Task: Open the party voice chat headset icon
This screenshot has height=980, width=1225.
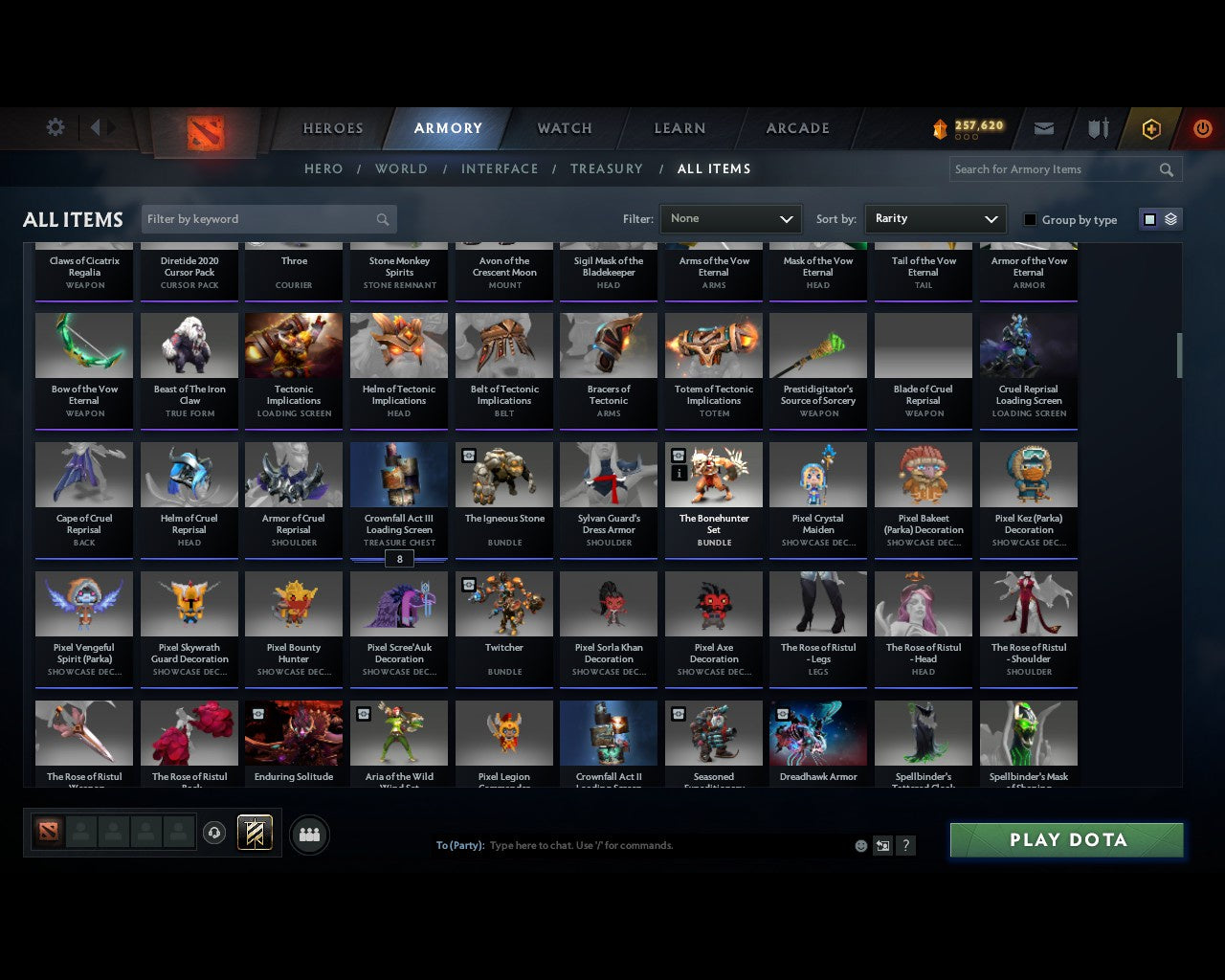Action: click(x=214, y=834)
